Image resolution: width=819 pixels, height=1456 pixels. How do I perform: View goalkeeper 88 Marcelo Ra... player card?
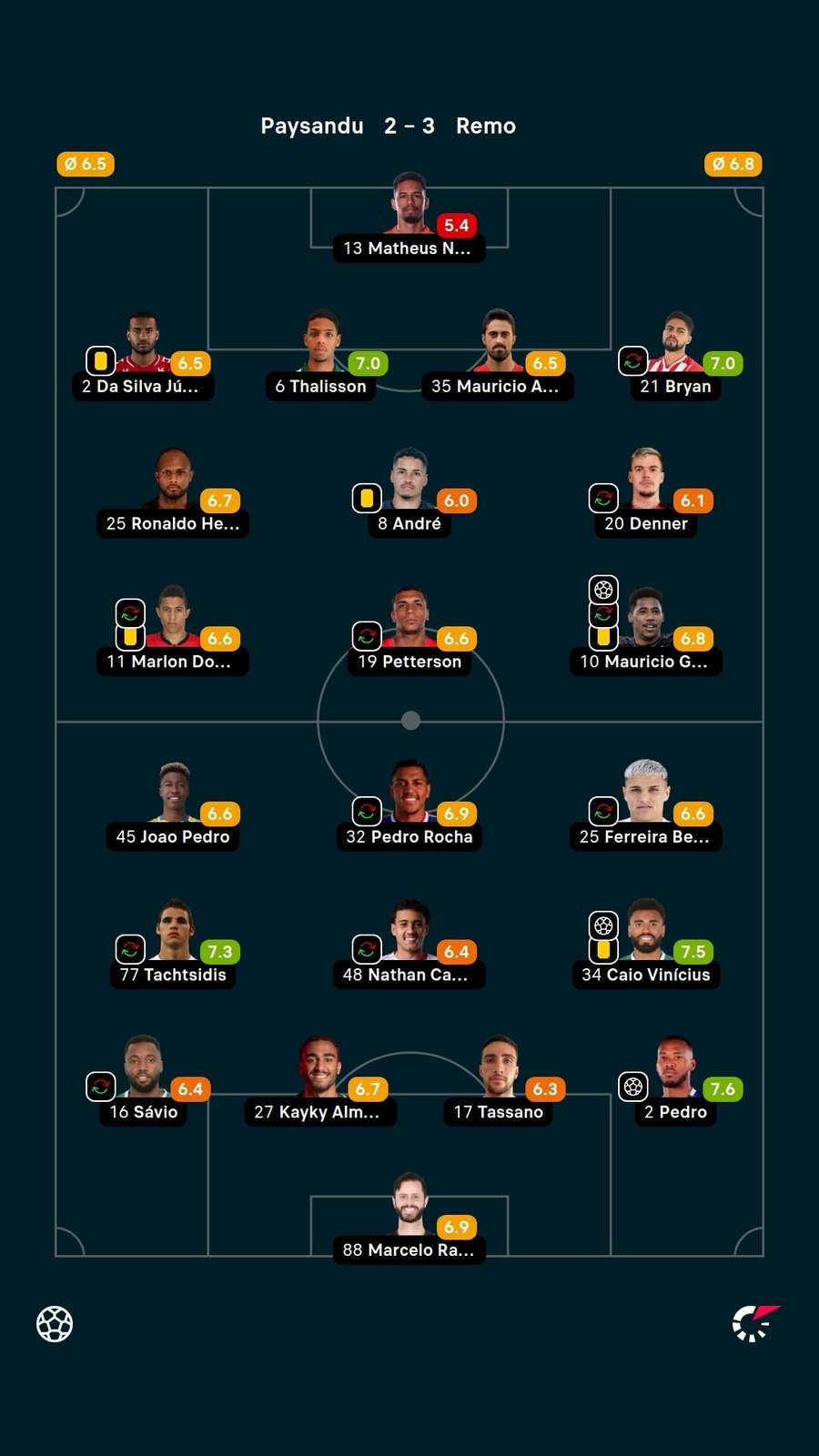pyautogui.click(x=409, y=1221)
